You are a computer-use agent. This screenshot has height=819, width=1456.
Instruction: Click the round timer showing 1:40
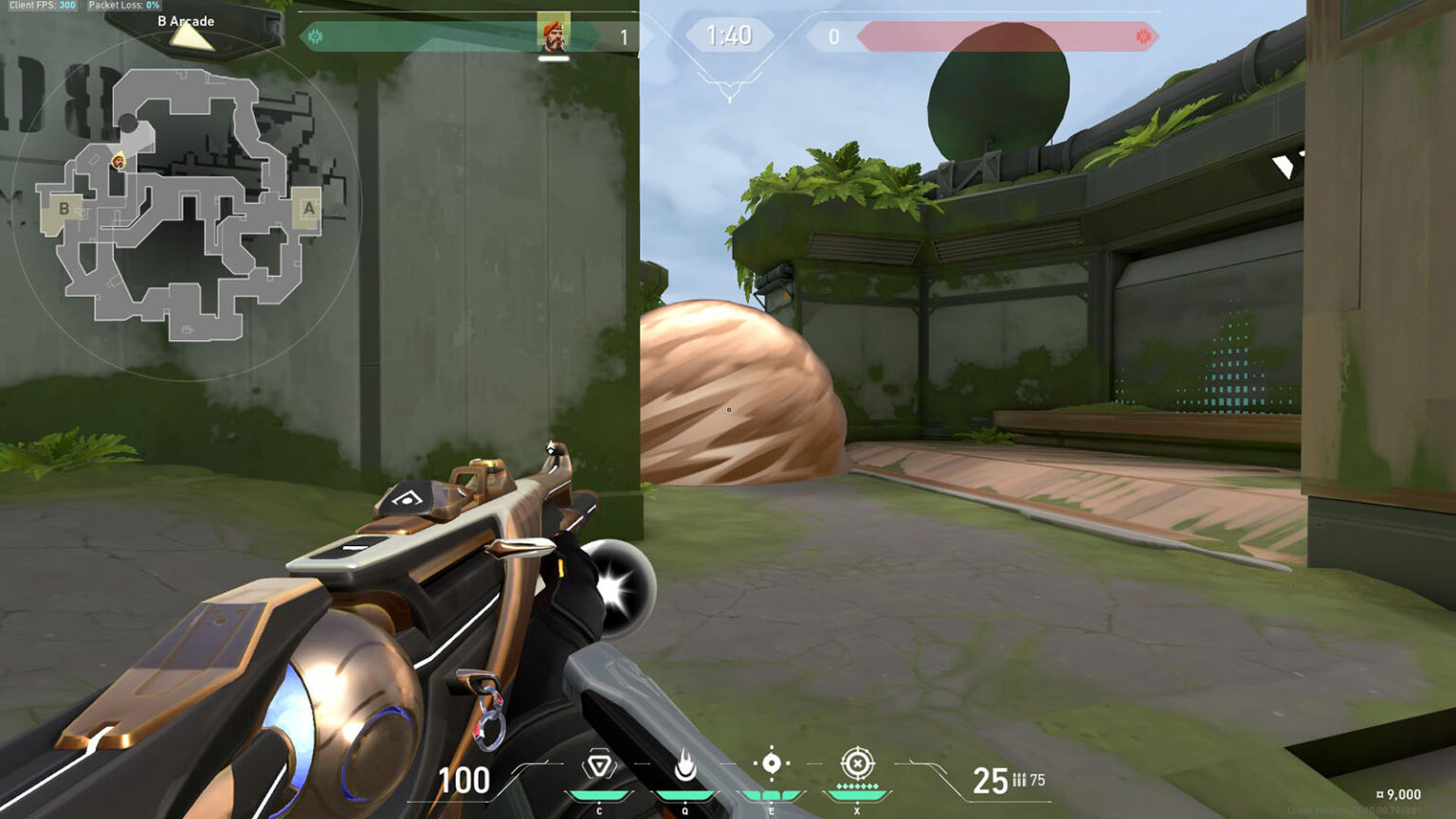[x=730, y=36]
